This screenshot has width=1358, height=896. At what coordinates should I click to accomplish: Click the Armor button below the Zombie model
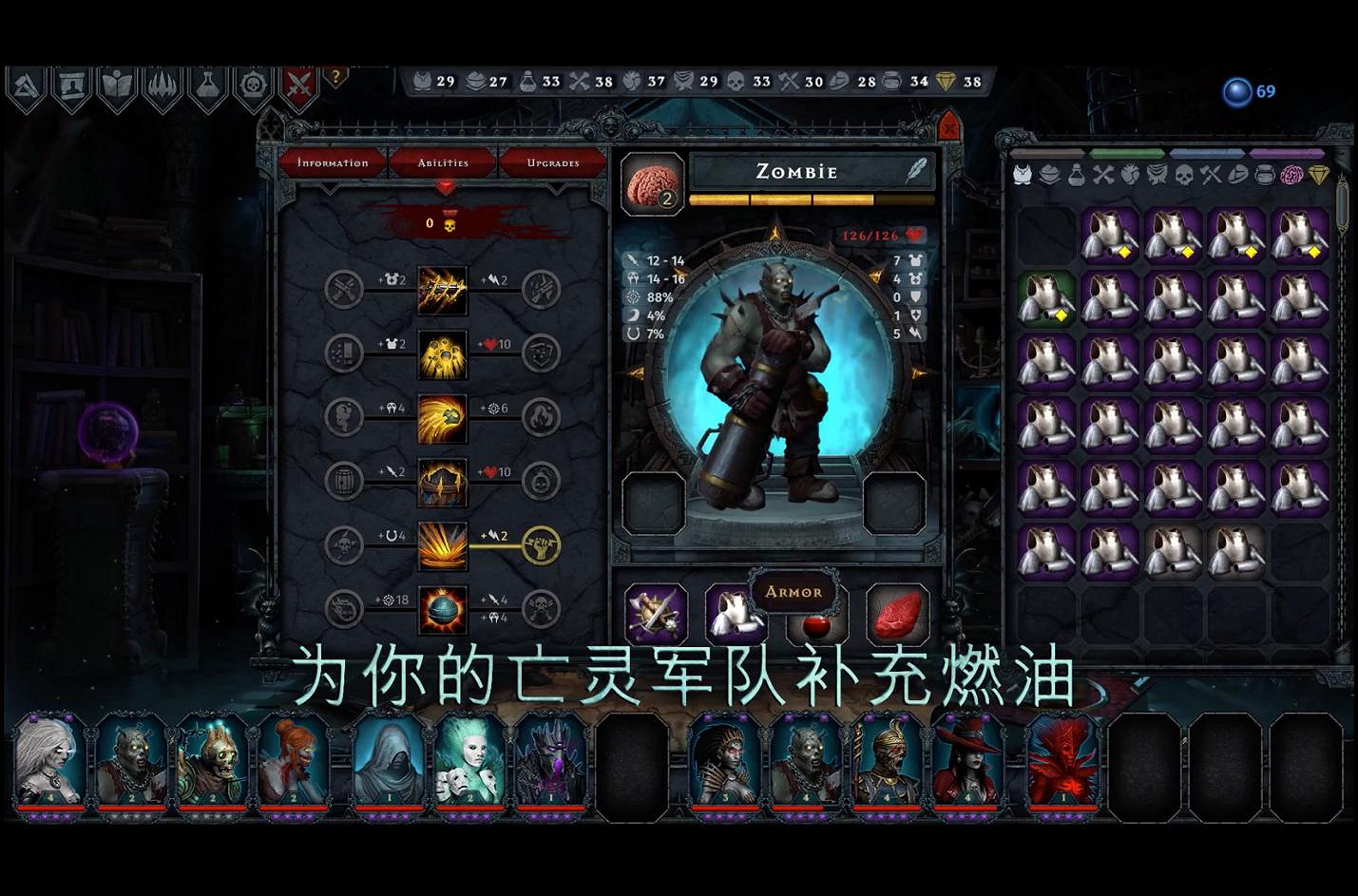[x=796, y=592]
